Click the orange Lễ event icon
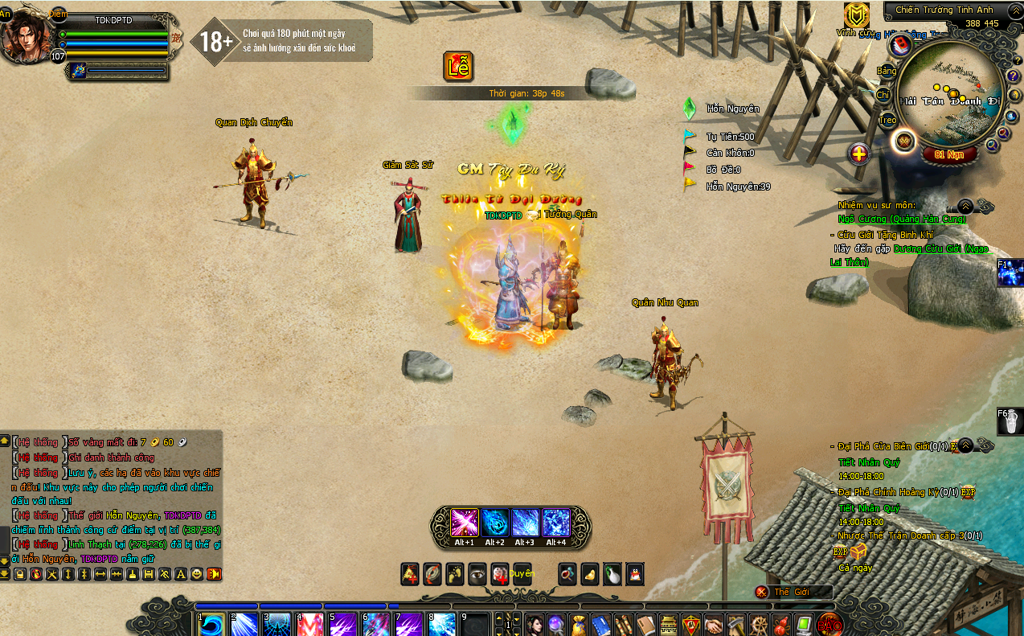 pyautogui.click(x=458, y=67)
